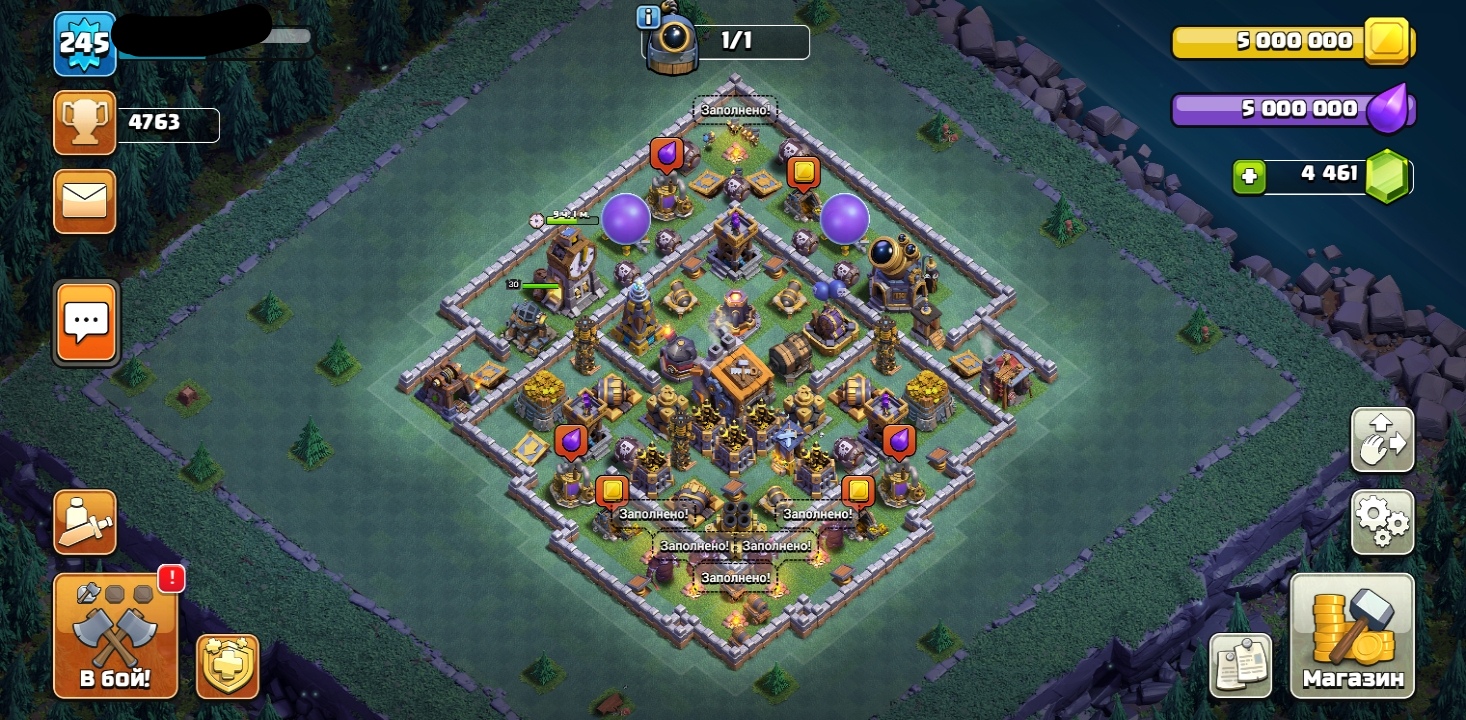Open the mail envelope inbox

coord(85,201)
